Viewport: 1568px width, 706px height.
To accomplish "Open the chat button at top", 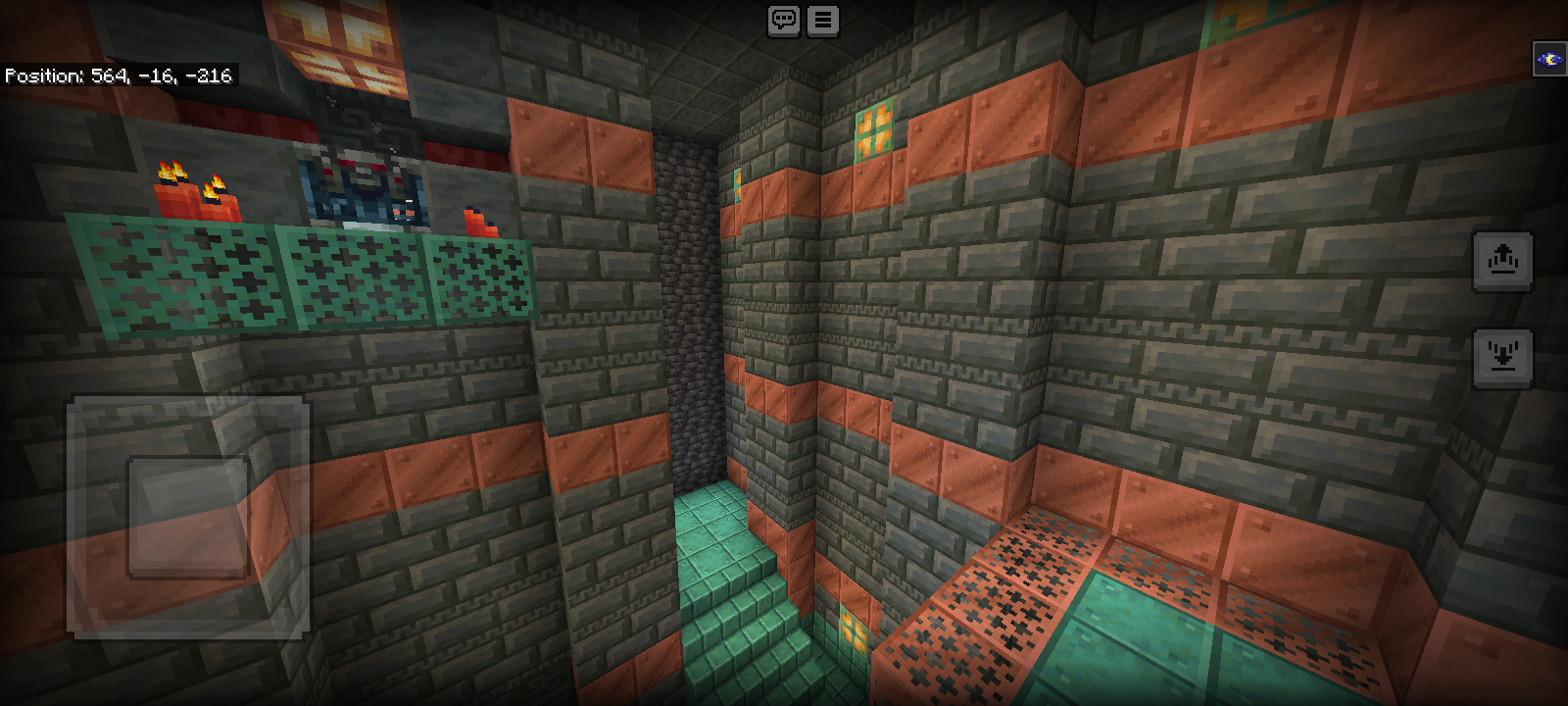I will [784, 20].
